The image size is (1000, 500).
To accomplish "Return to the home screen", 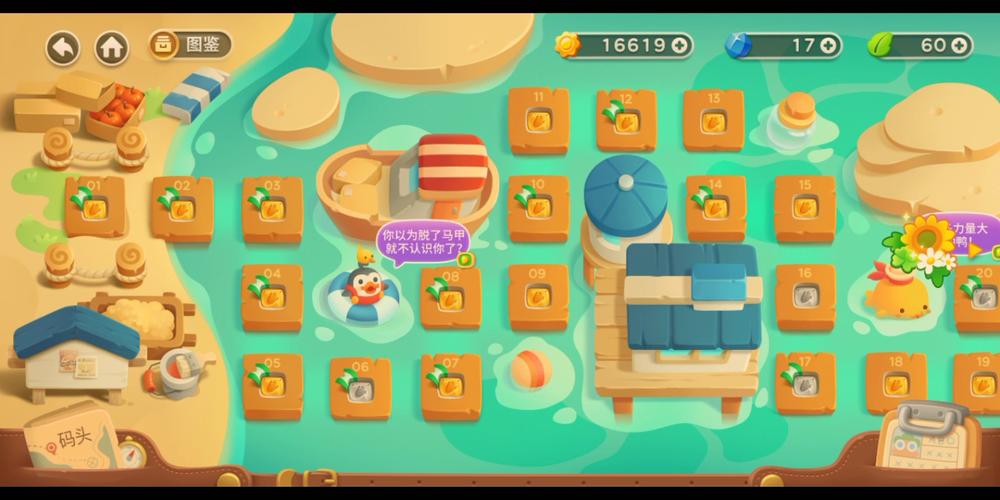I will point(112,47).
